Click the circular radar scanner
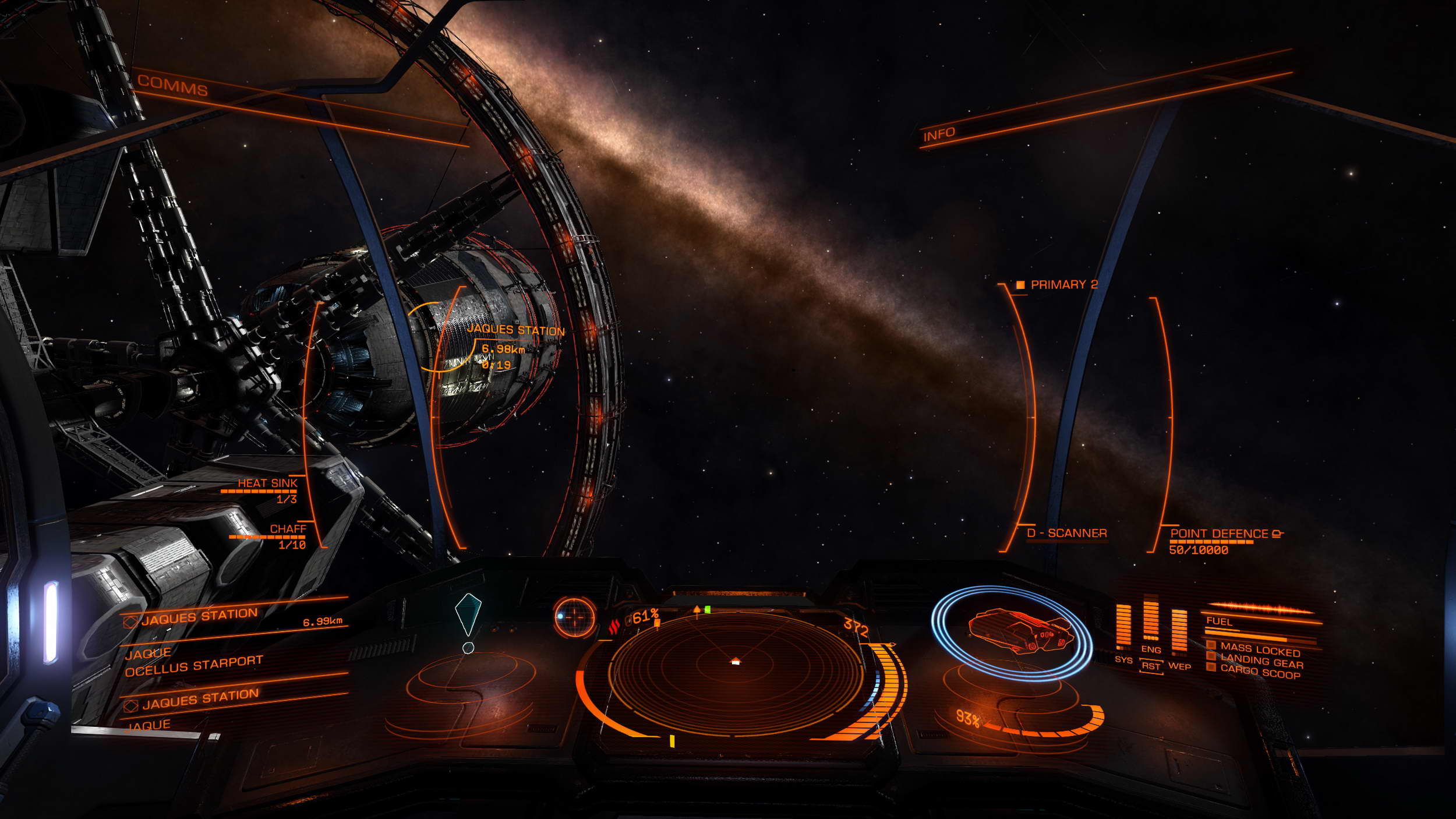This screenshot has width=1456, height=819. click(x=735, y=670)
